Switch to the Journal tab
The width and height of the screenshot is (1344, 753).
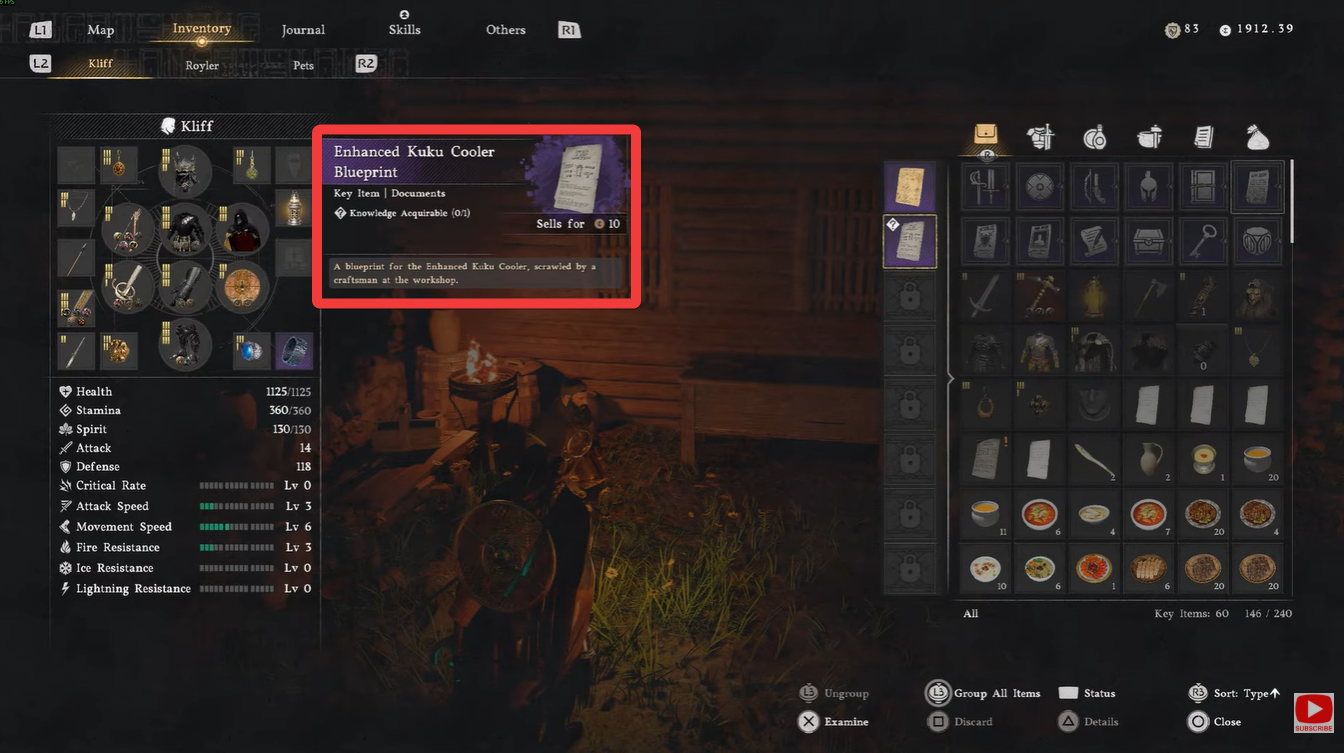click(303, 29)
